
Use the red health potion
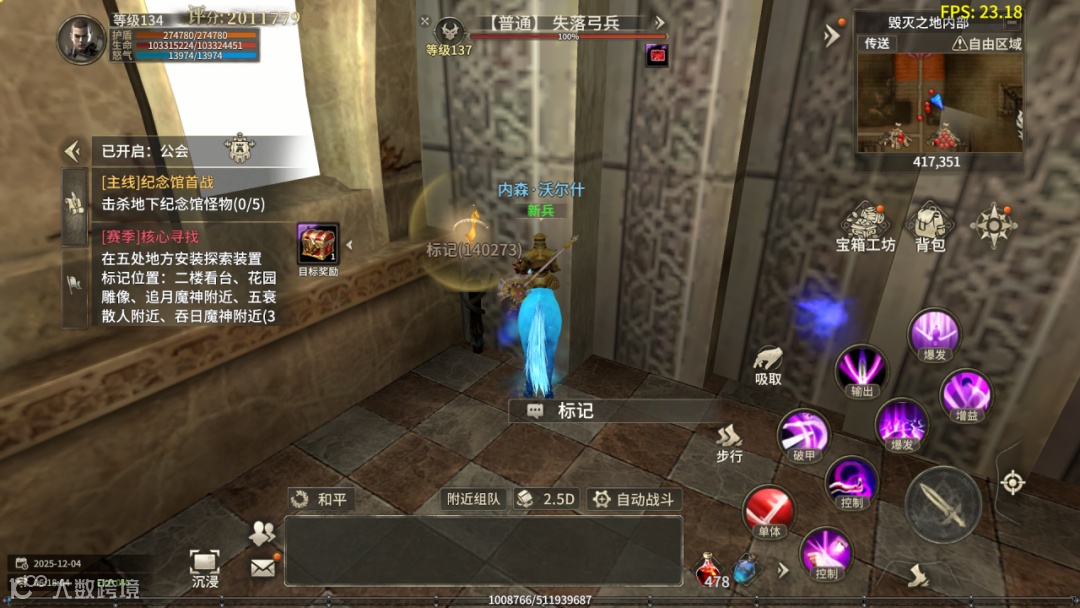(709, 569)
